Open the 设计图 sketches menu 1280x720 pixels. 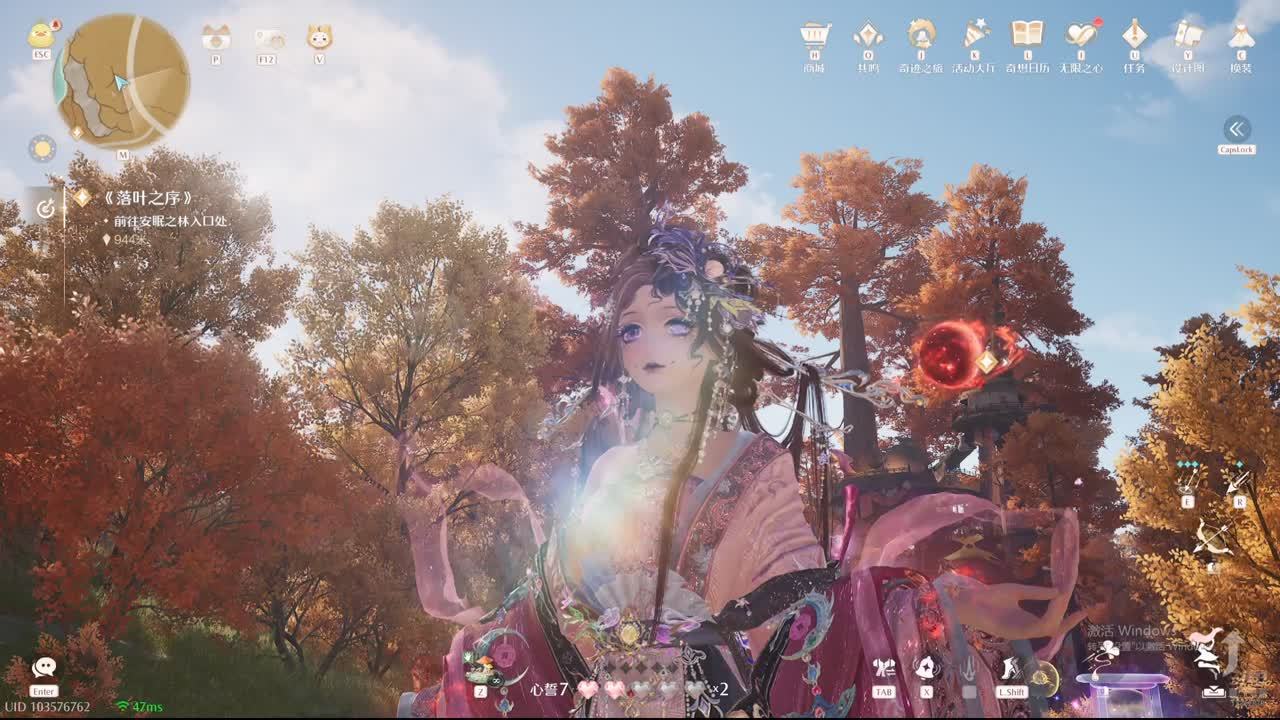click(x=1188, y=36)
